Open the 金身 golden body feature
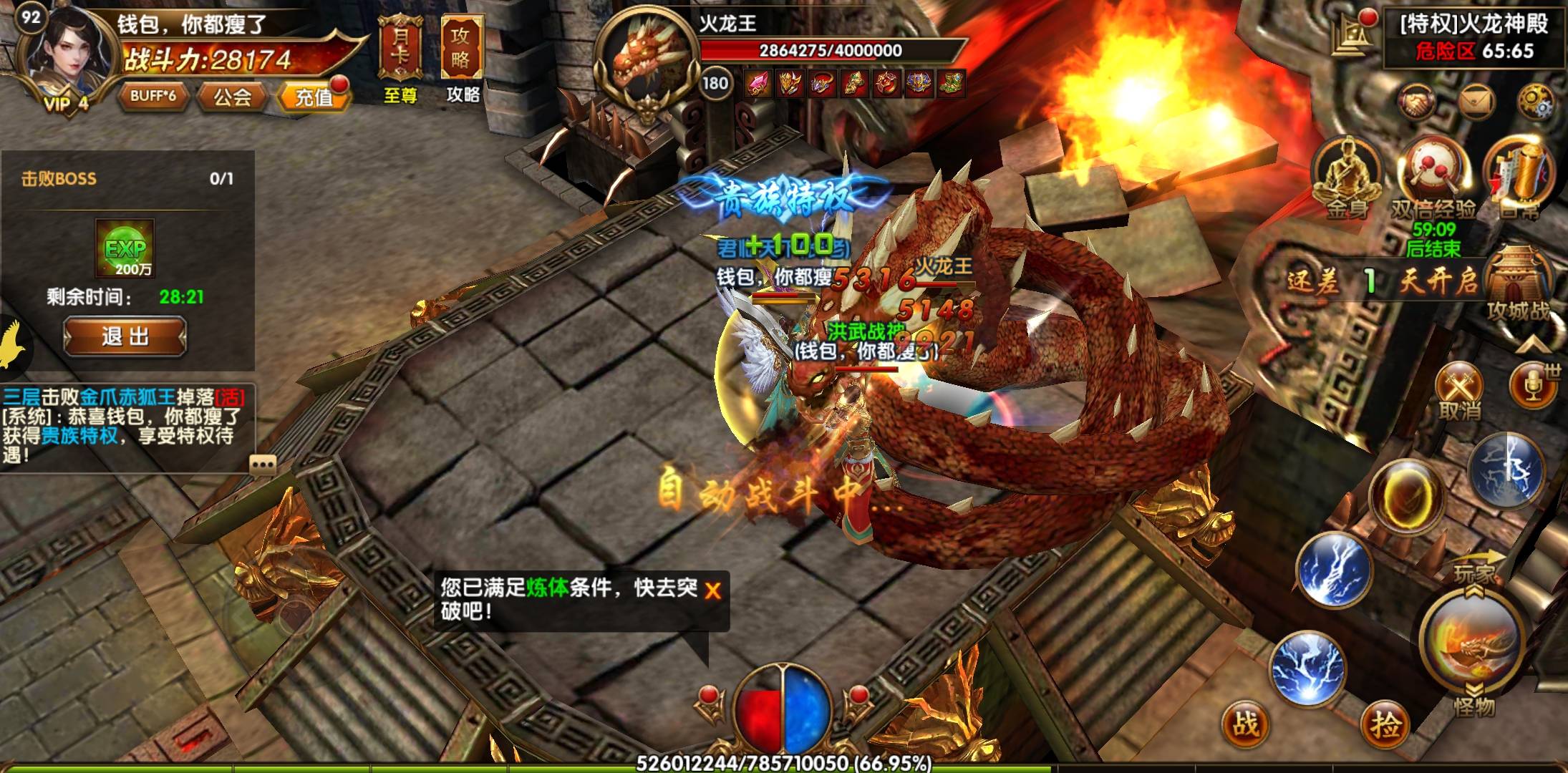The height and width of the screenshot is (773, 1568). click(x=1347, y=175)
